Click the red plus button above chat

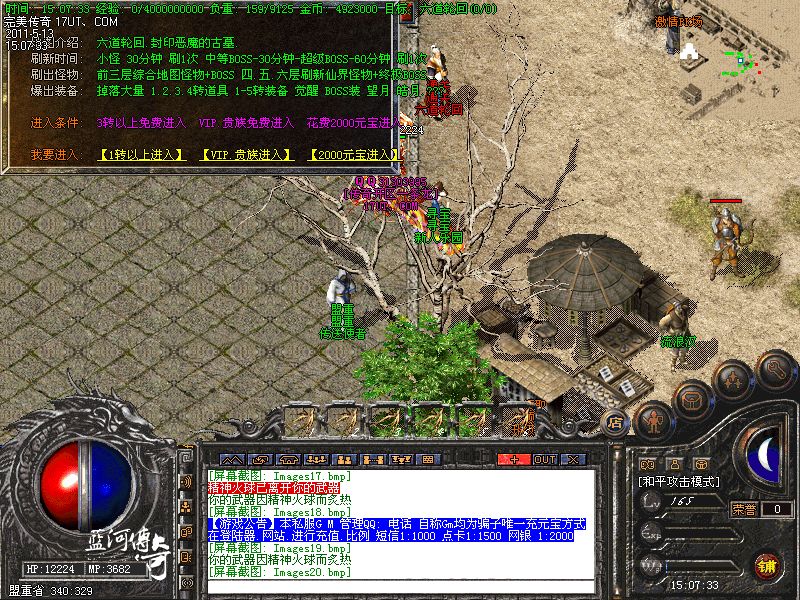tap(515, 459)
